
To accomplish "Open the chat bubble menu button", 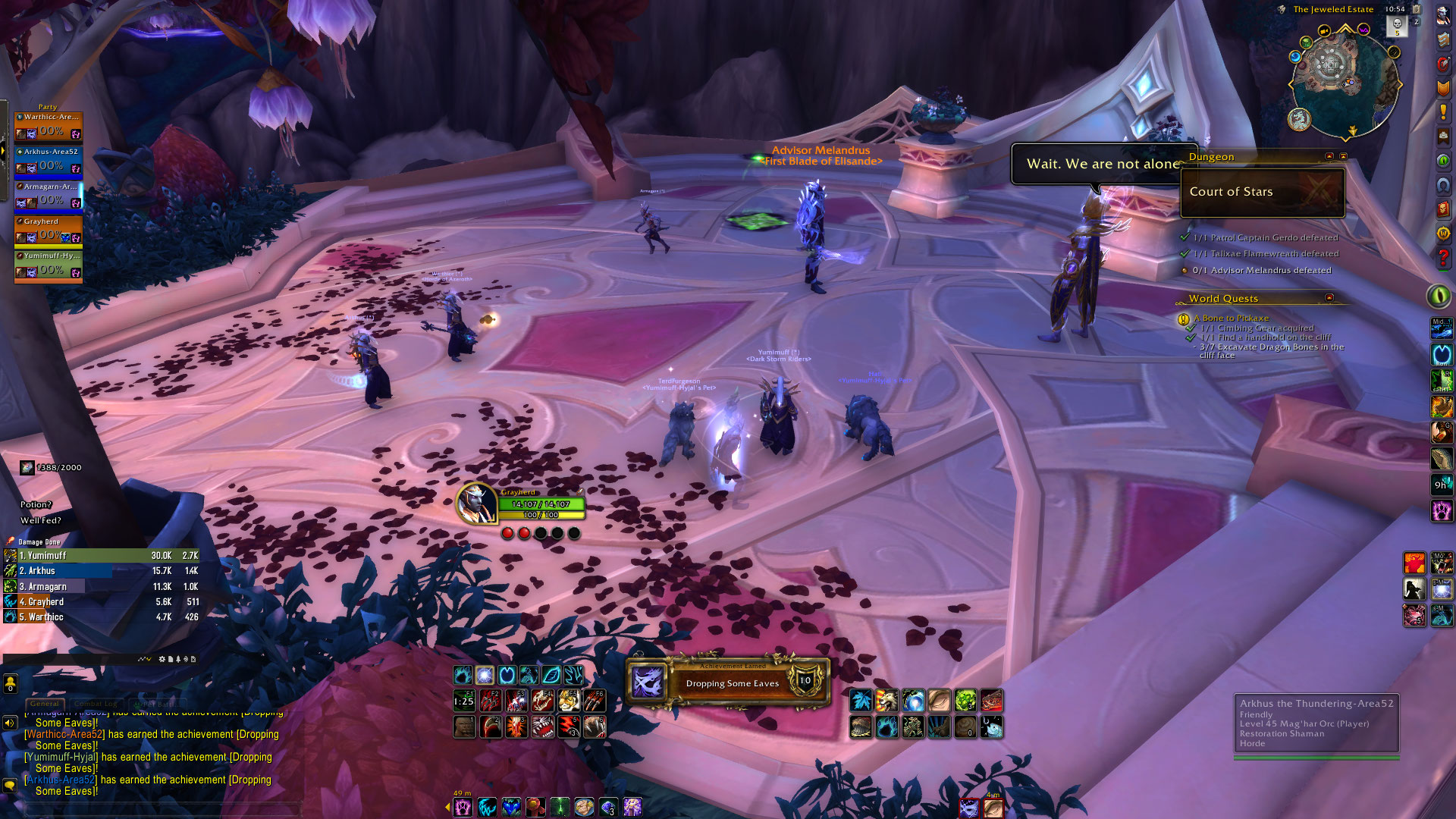I will click(x=10, y=786).
